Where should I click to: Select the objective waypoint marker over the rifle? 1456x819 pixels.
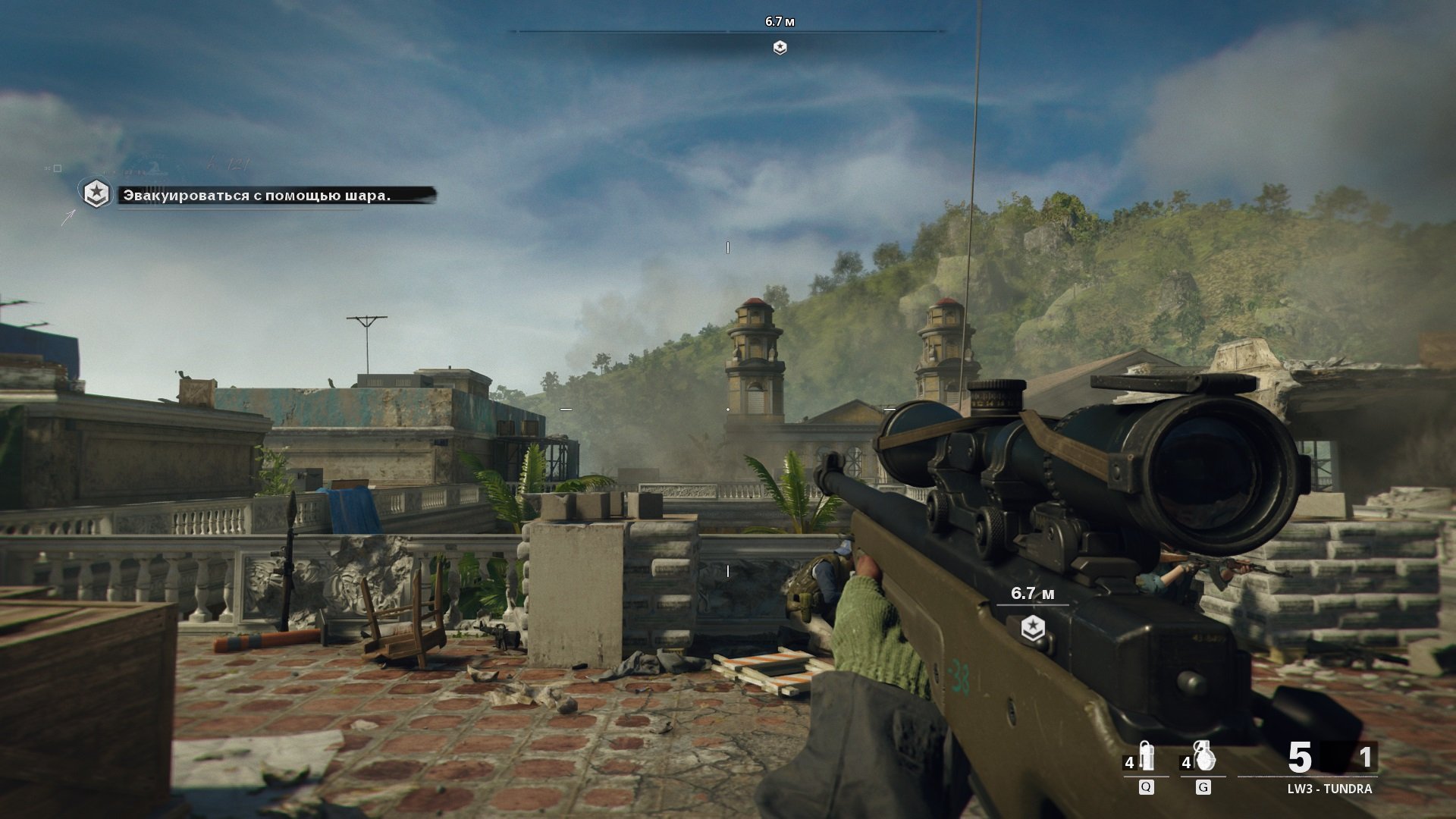[1031, 628]
